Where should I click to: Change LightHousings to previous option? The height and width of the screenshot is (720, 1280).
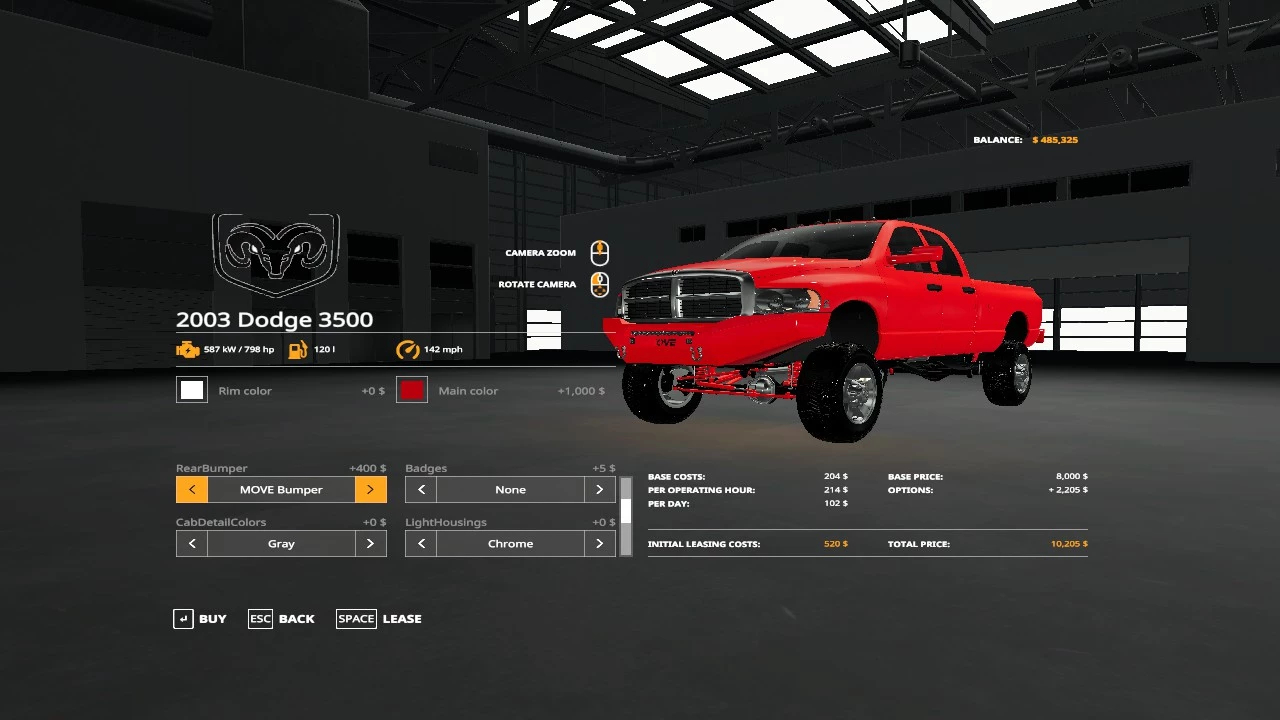pyautogui.click(x=421, y=544)
